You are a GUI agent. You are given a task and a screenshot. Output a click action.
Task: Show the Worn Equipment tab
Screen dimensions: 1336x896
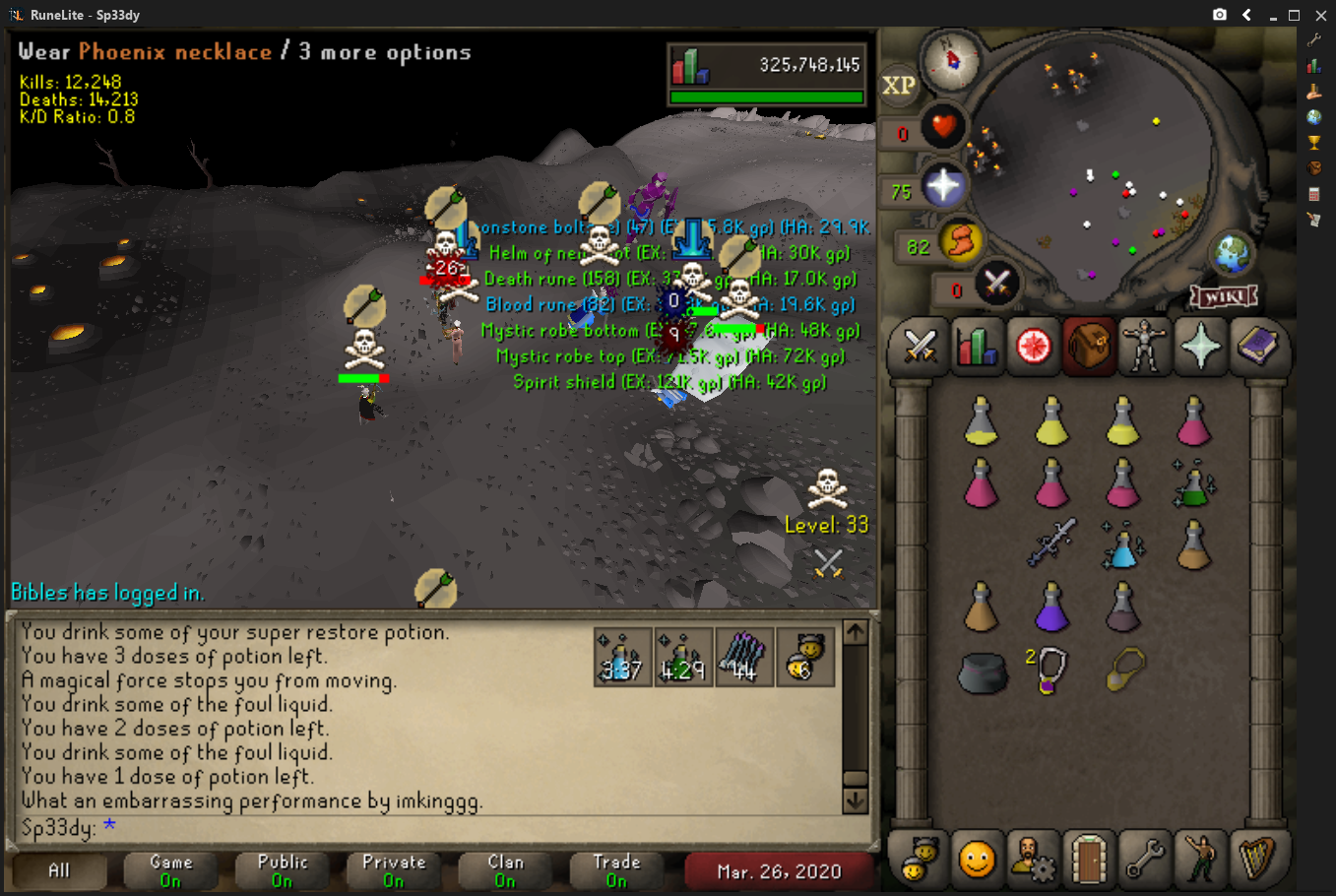[x=1144, y=347]
